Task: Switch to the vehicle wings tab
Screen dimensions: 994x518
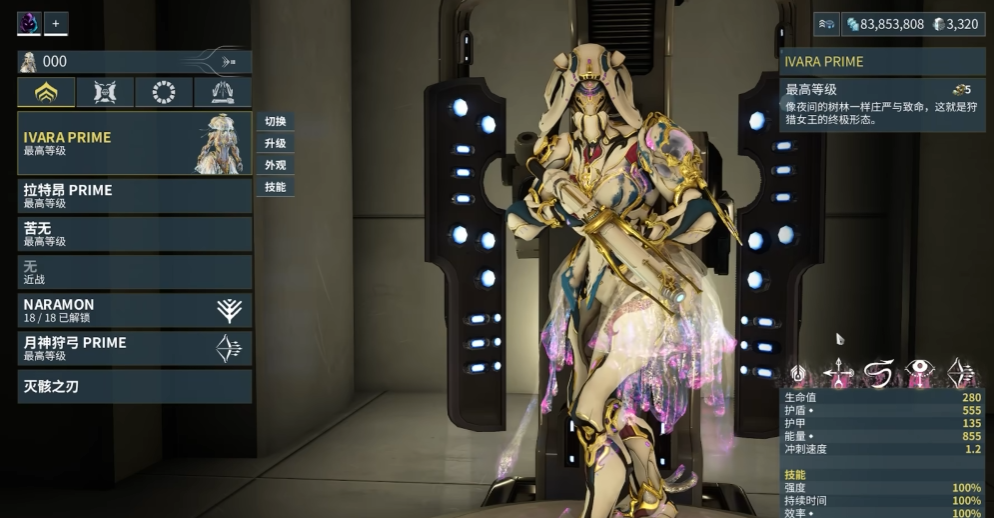Action: click(223, 93)
